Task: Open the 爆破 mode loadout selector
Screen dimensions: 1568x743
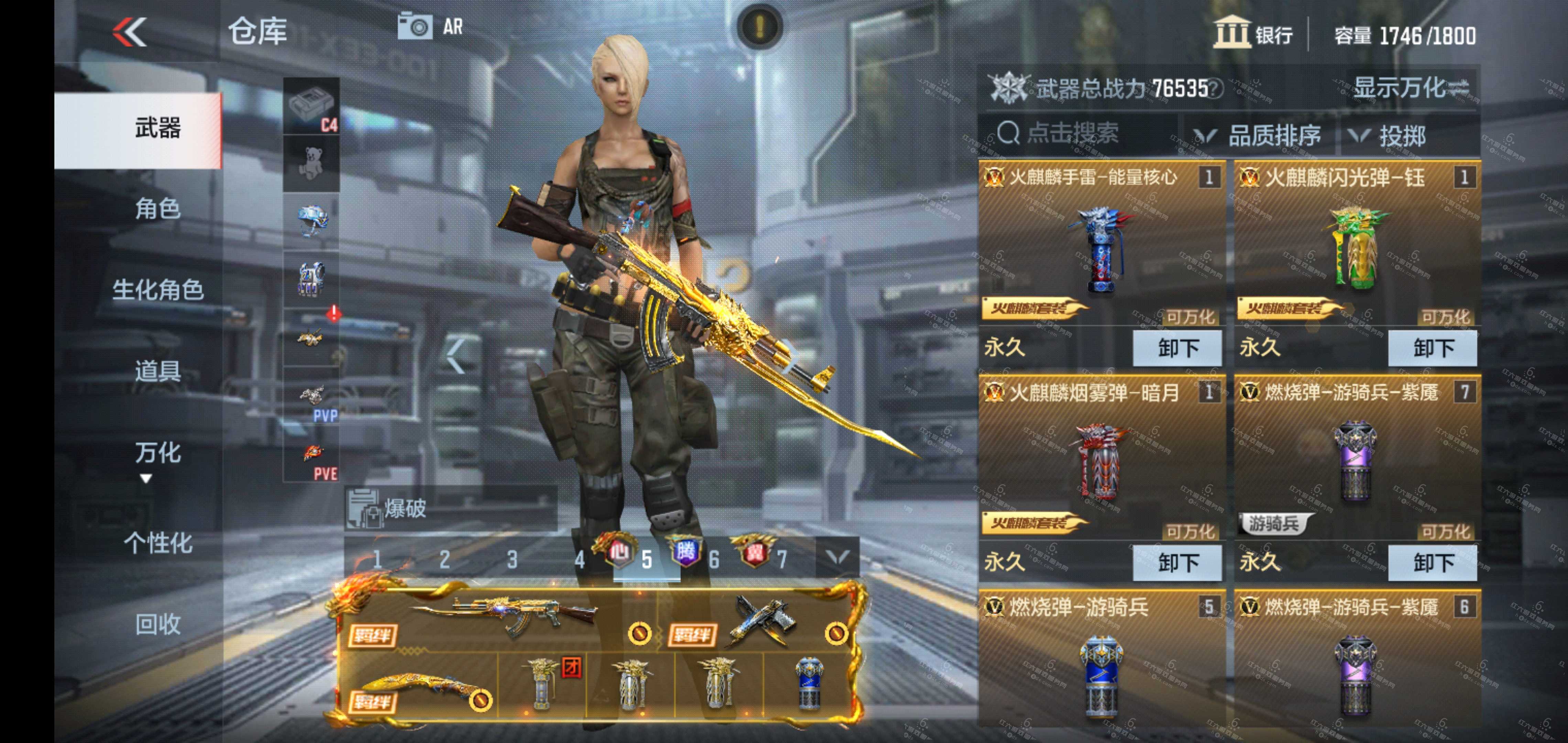Action: pos(450,508)
